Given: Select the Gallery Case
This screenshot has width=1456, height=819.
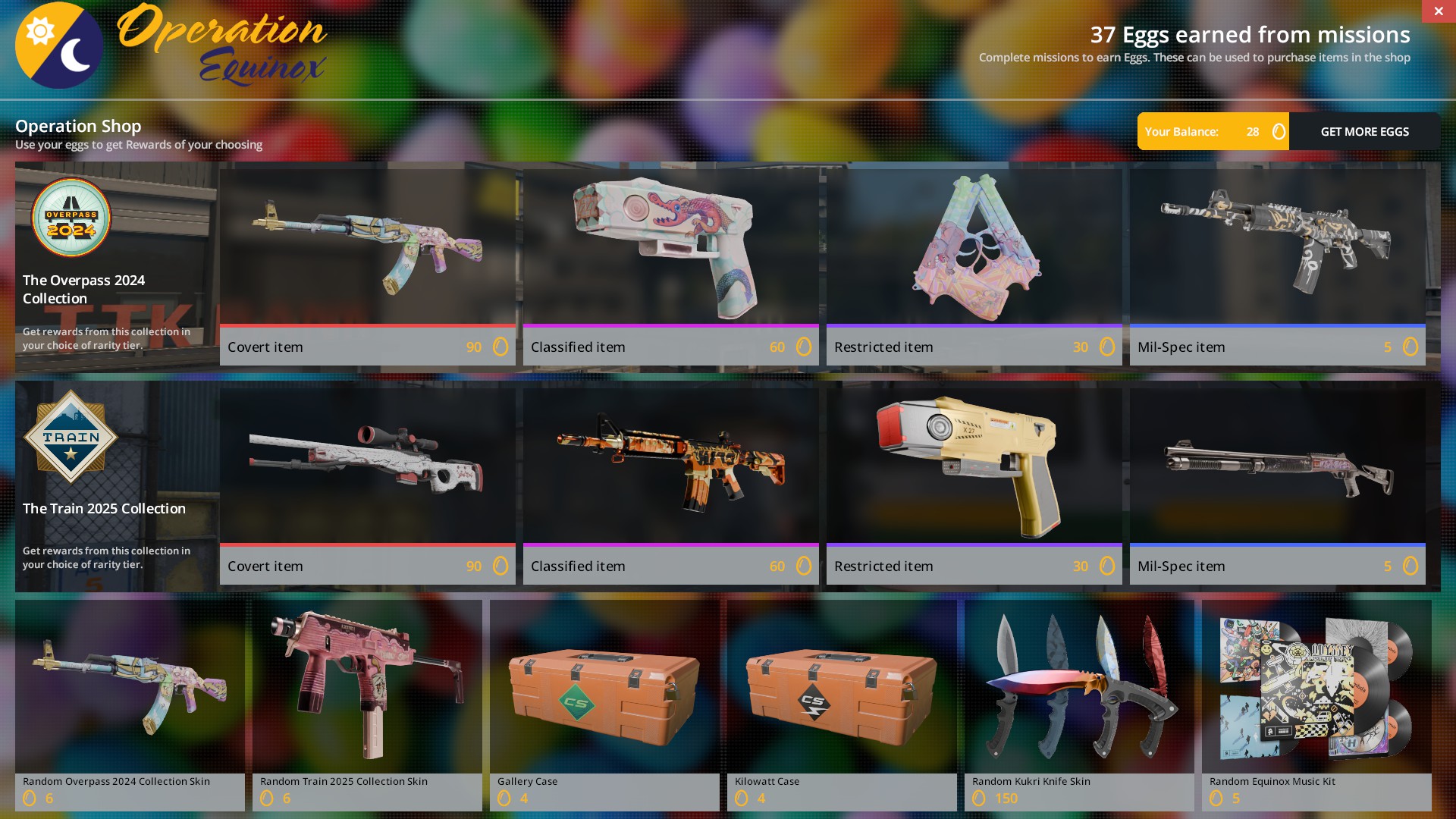Looking at the screenshot, I should click(x=604, y=705).
